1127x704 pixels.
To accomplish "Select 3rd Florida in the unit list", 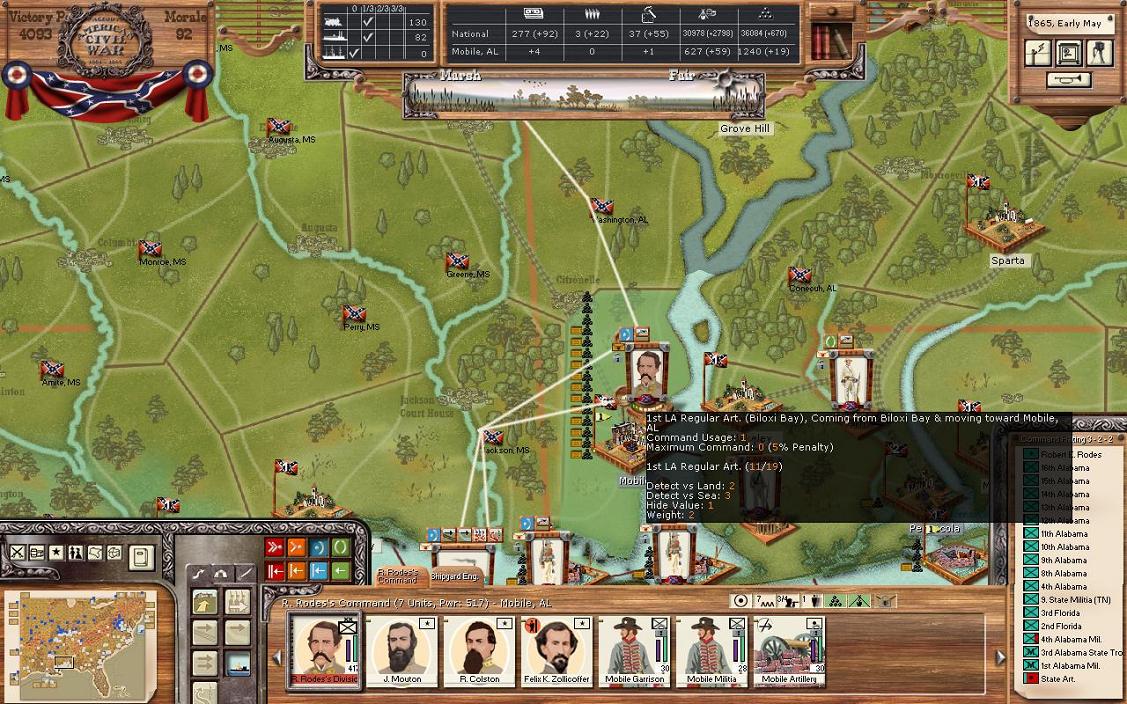I will pos(1060,613).
